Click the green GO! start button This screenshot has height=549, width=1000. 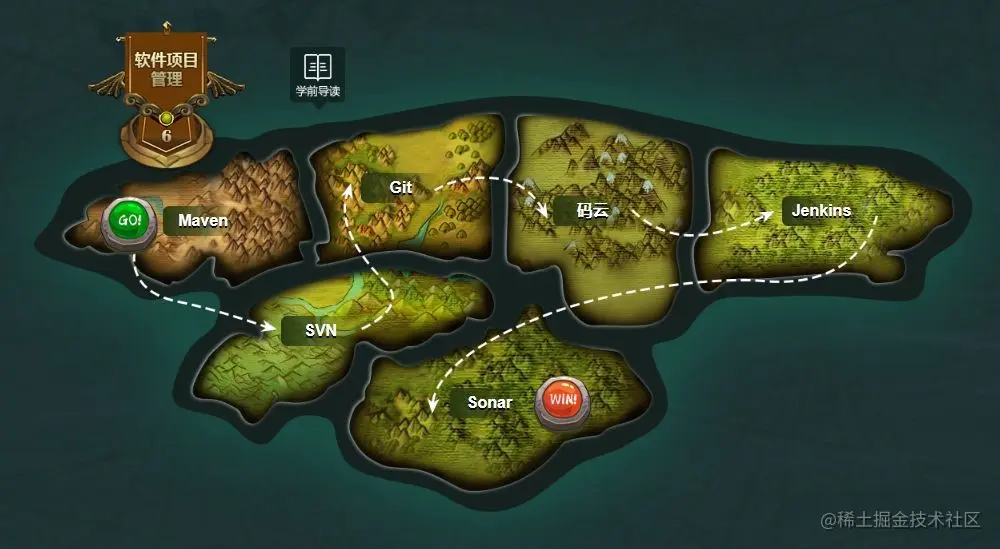131,221
